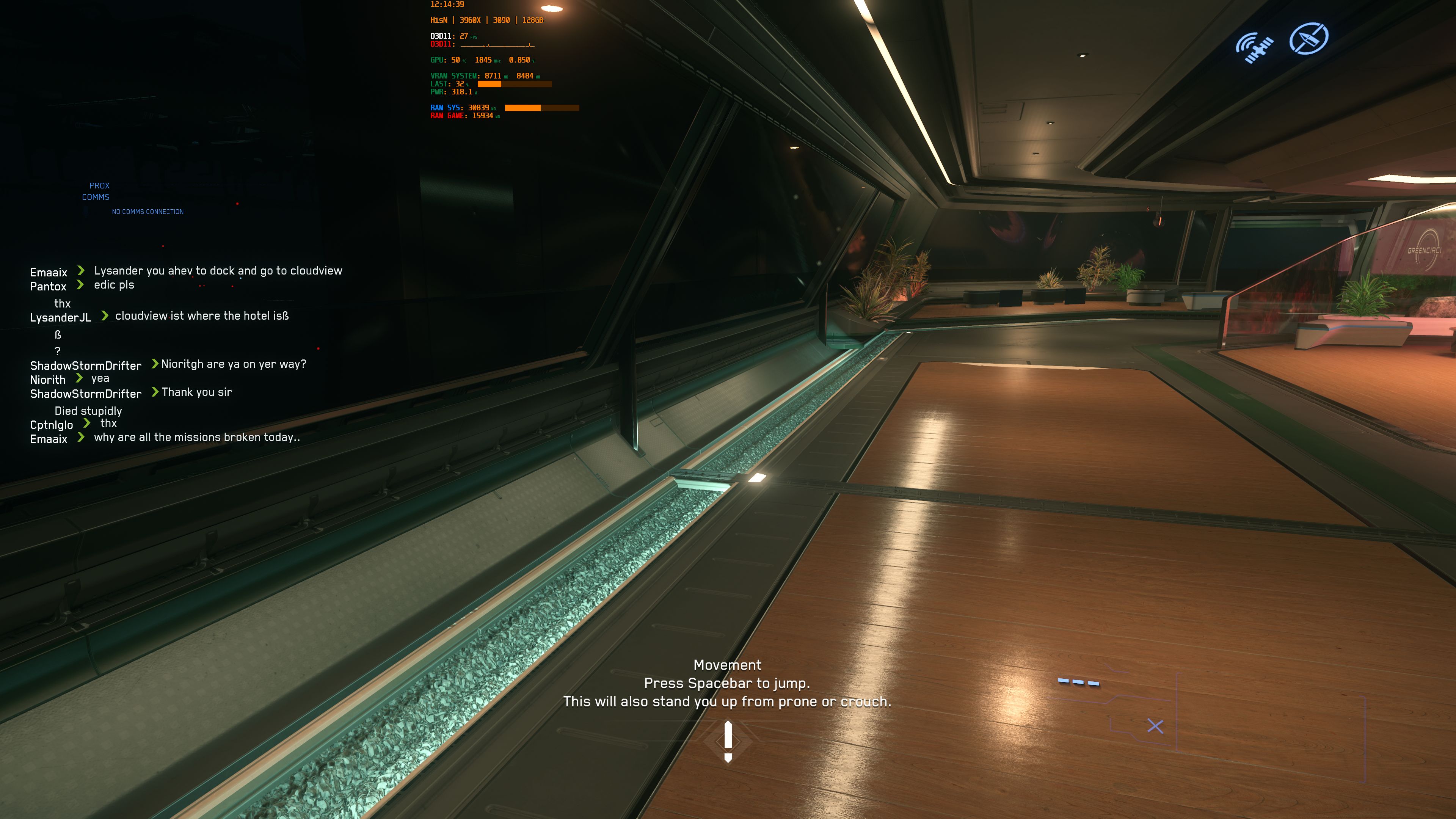Click the RAM SYS usage bar in the overlay

point(543,107)
